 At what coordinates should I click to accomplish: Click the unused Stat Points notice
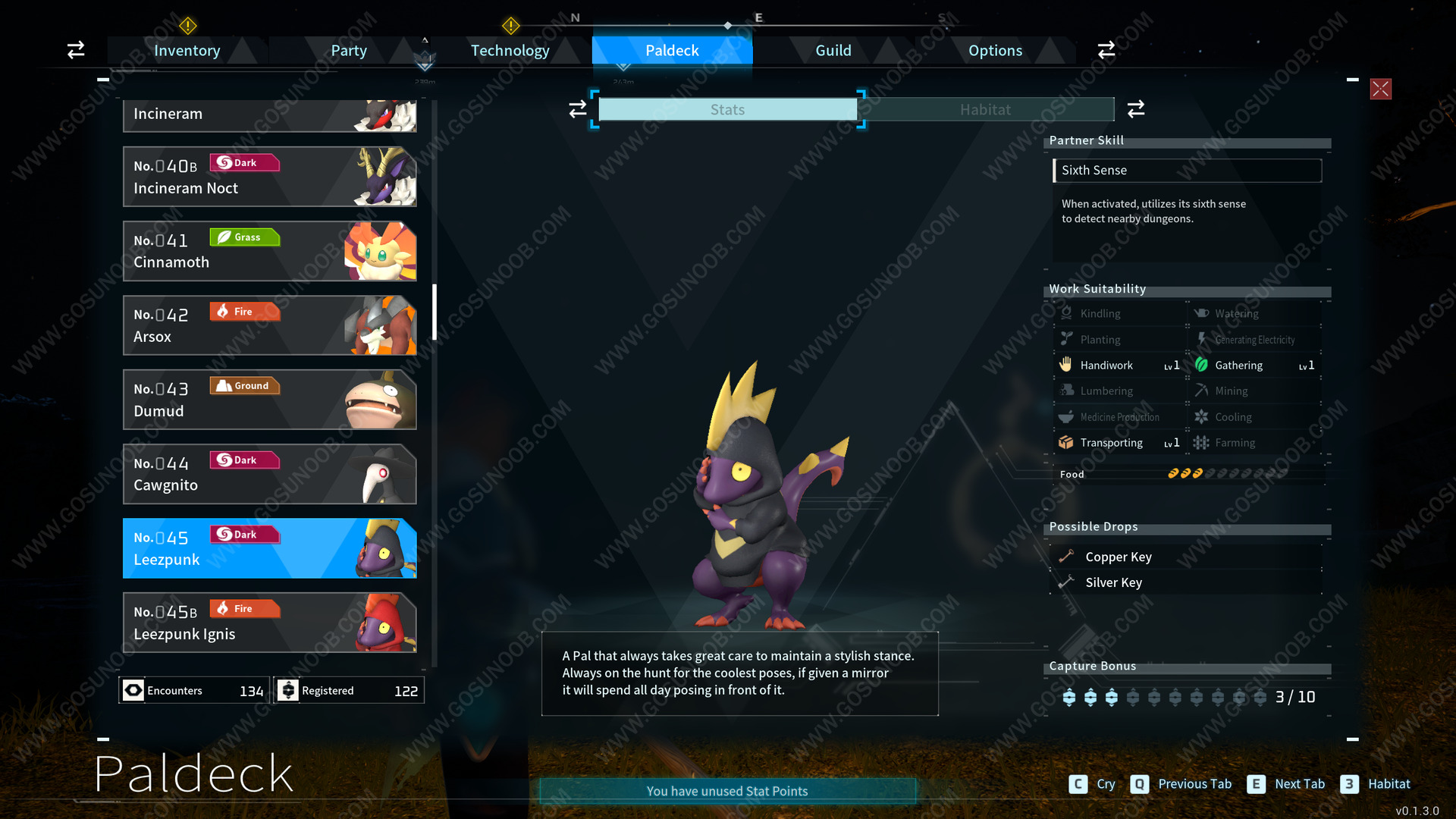727,791
